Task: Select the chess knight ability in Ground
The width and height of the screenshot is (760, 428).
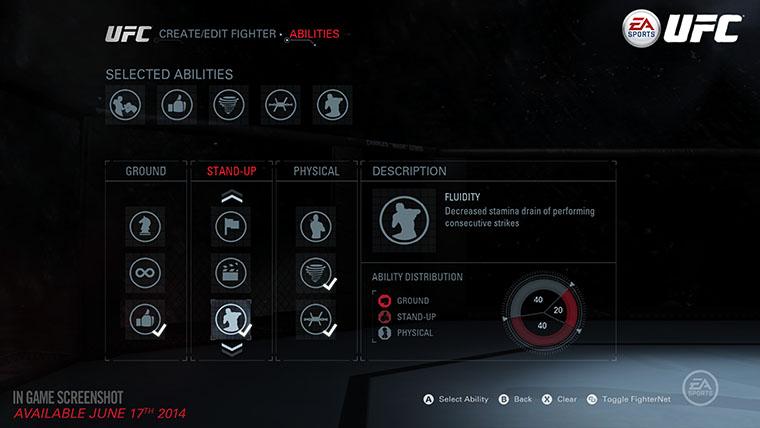Action: tap(145, 226)
